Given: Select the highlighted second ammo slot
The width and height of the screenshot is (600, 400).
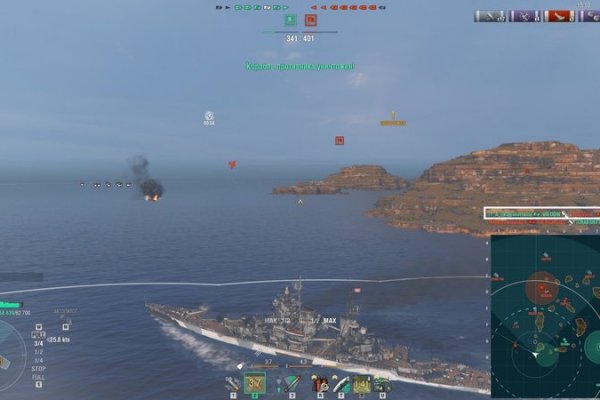Looking at the screenshot, I should pos(255,383).
